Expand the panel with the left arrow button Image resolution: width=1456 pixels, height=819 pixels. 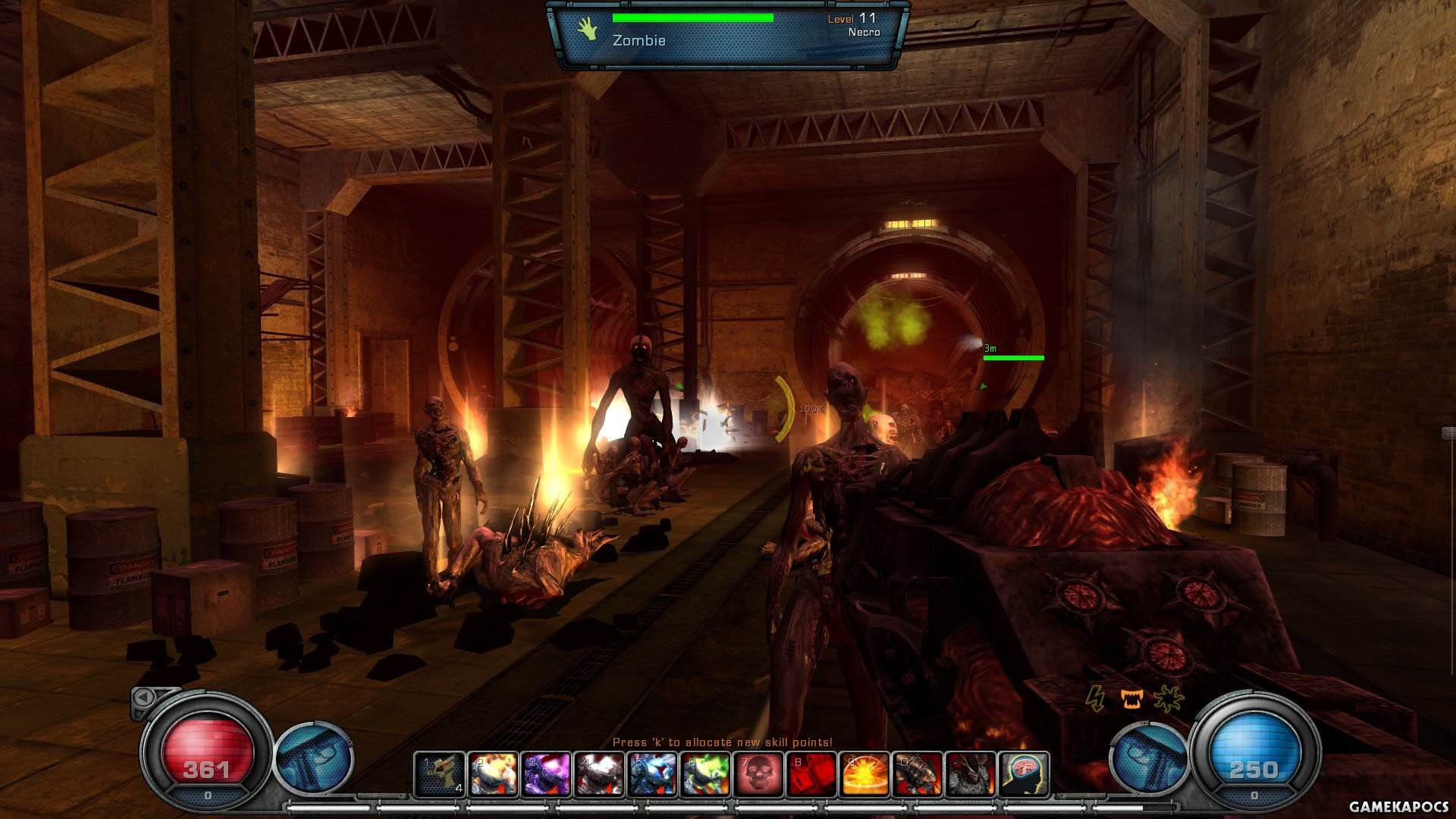pos(143,697)
